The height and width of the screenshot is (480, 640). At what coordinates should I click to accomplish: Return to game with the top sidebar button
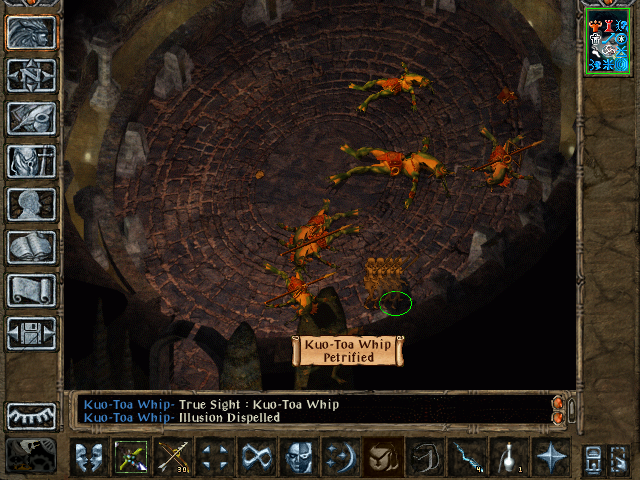[32, 32]
